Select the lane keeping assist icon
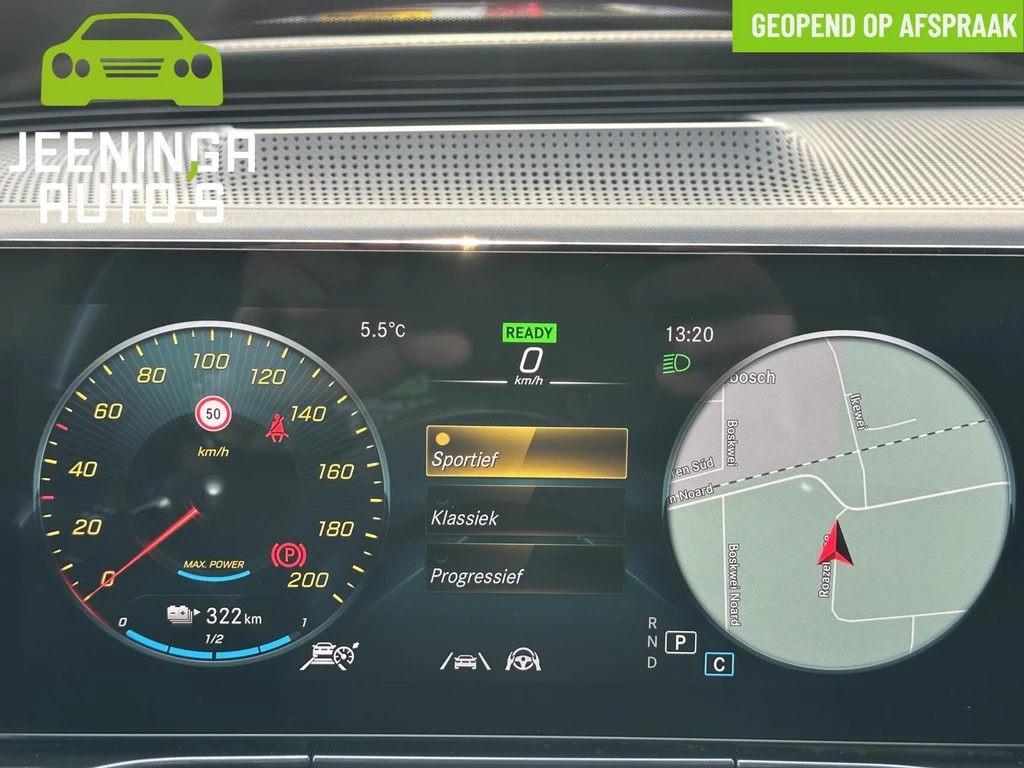This screenshot has height=768, width=1024. (465, 660)
